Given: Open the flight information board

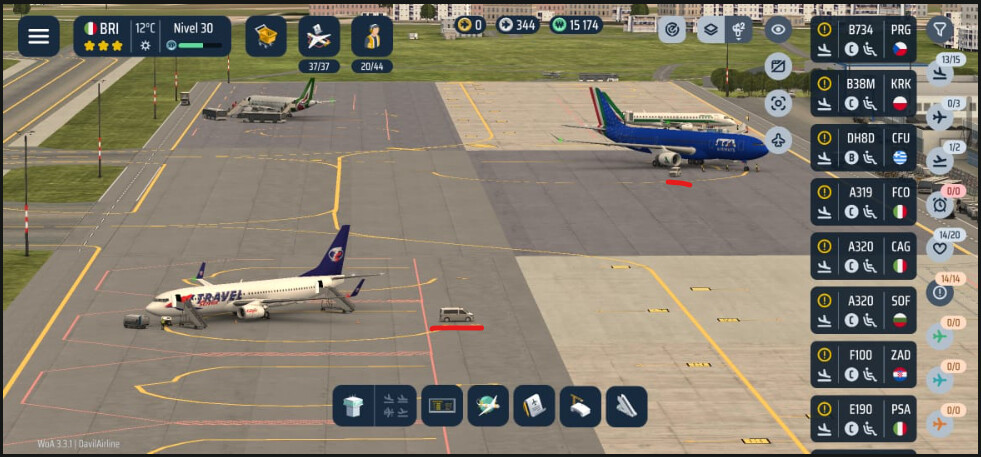Looking at the screenshot, I should tap(442, 406).
